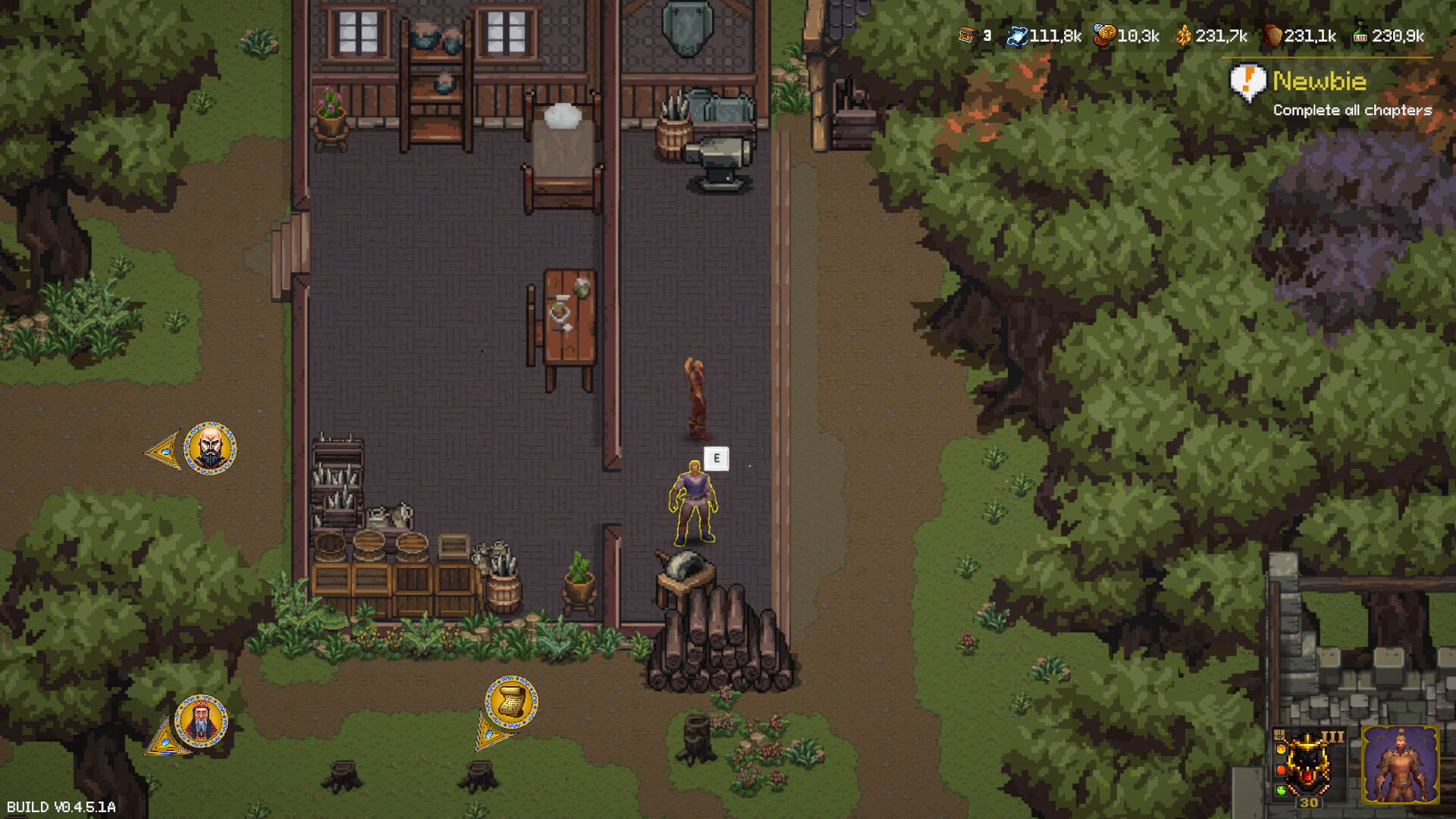The height and width of the screenshot is (819, 1456).
Task: Click the wheat resource icon showing 231,7k
Action: (x=1185, y=36)
